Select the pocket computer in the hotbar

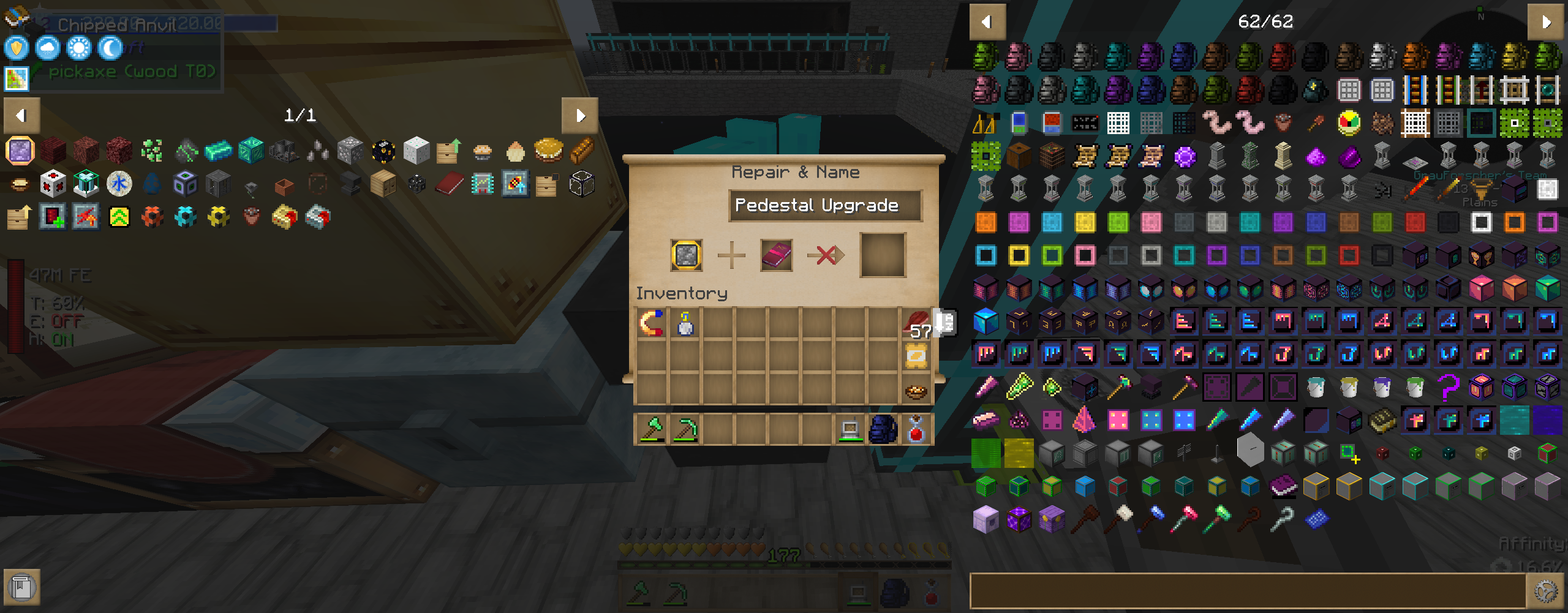pyautogui.click(x=850, y=429)
